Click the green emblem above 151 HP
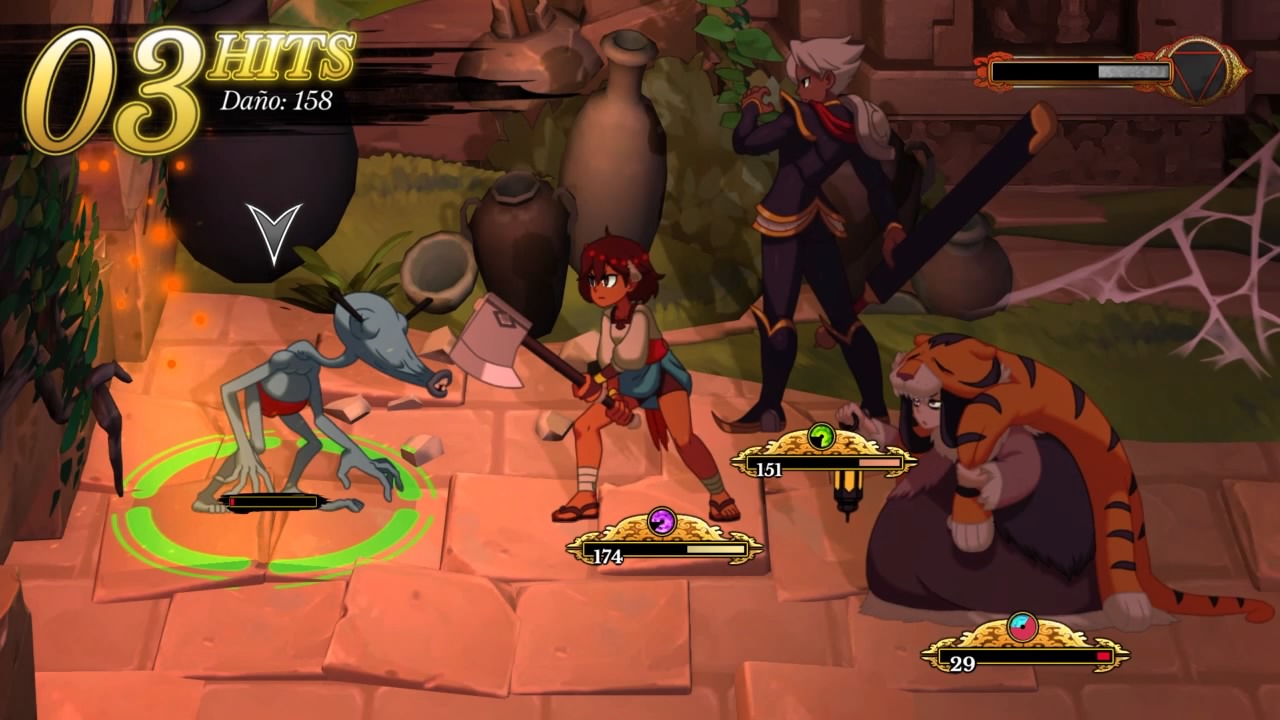 click(x=821, y=436)
